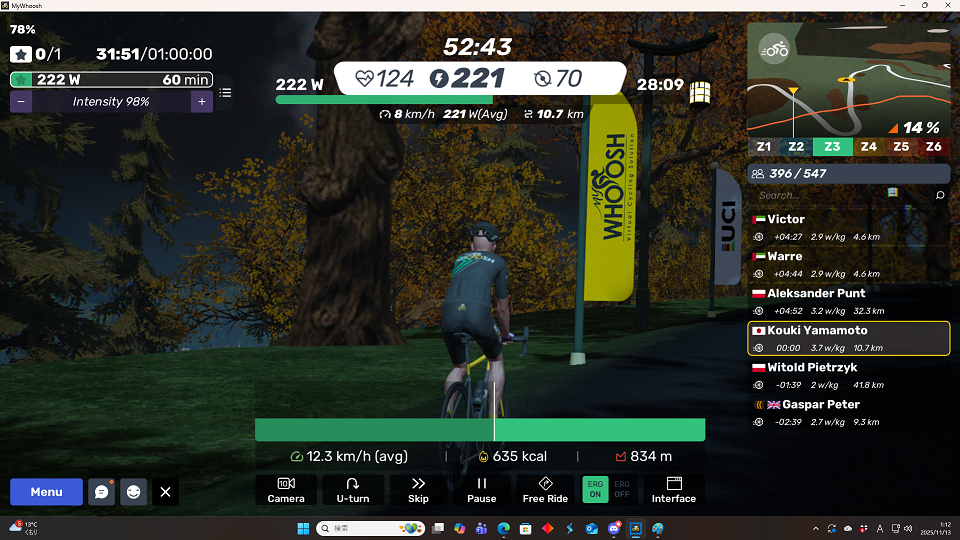Increase workout intensity with plus button
Screen dimensions: 960x540
click(201, 102)
